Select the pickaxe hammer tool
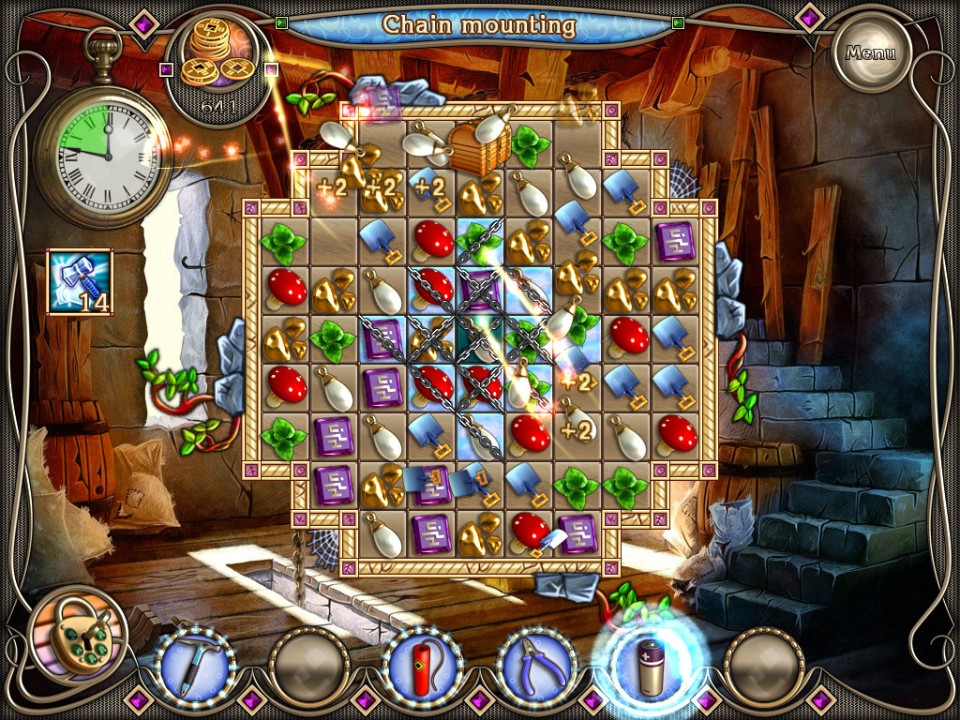Screen dimensions: 960x720 [x=196, y=667]
